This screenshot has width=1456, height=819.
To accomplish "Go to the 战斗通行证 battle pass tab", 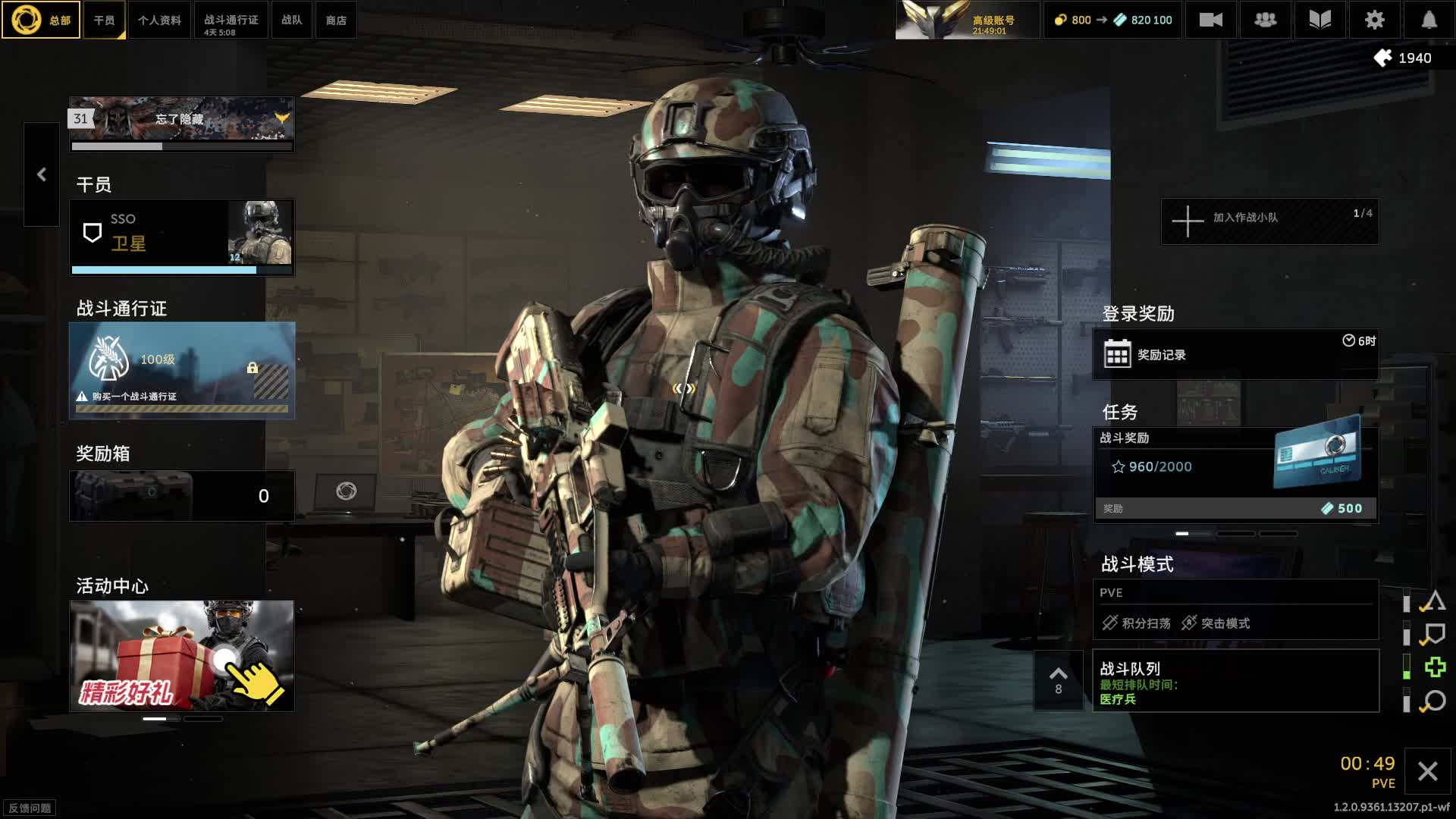I will (231, 20).
